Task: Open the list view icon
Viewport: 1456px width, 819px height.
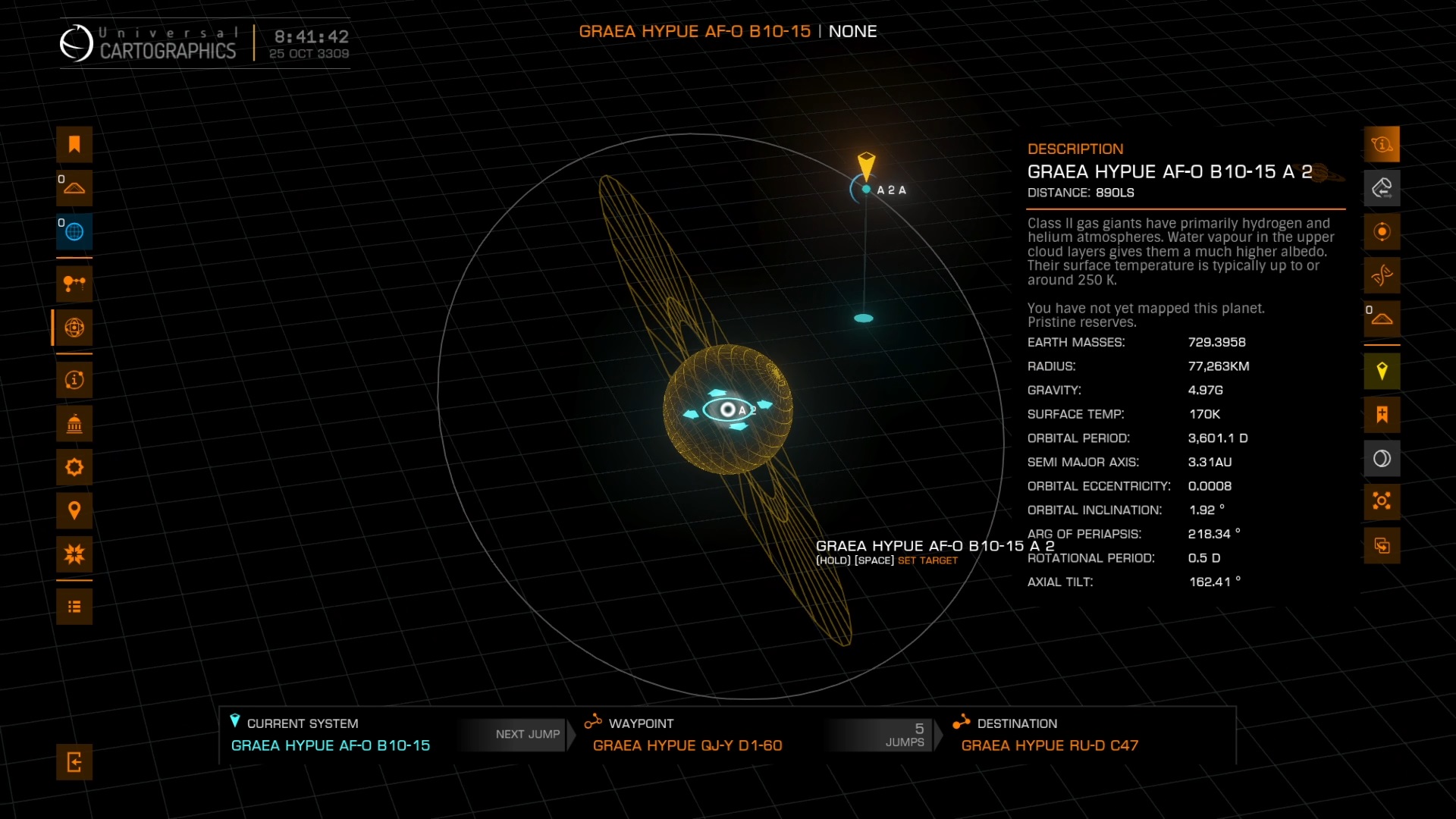Action: pos(74,607)
